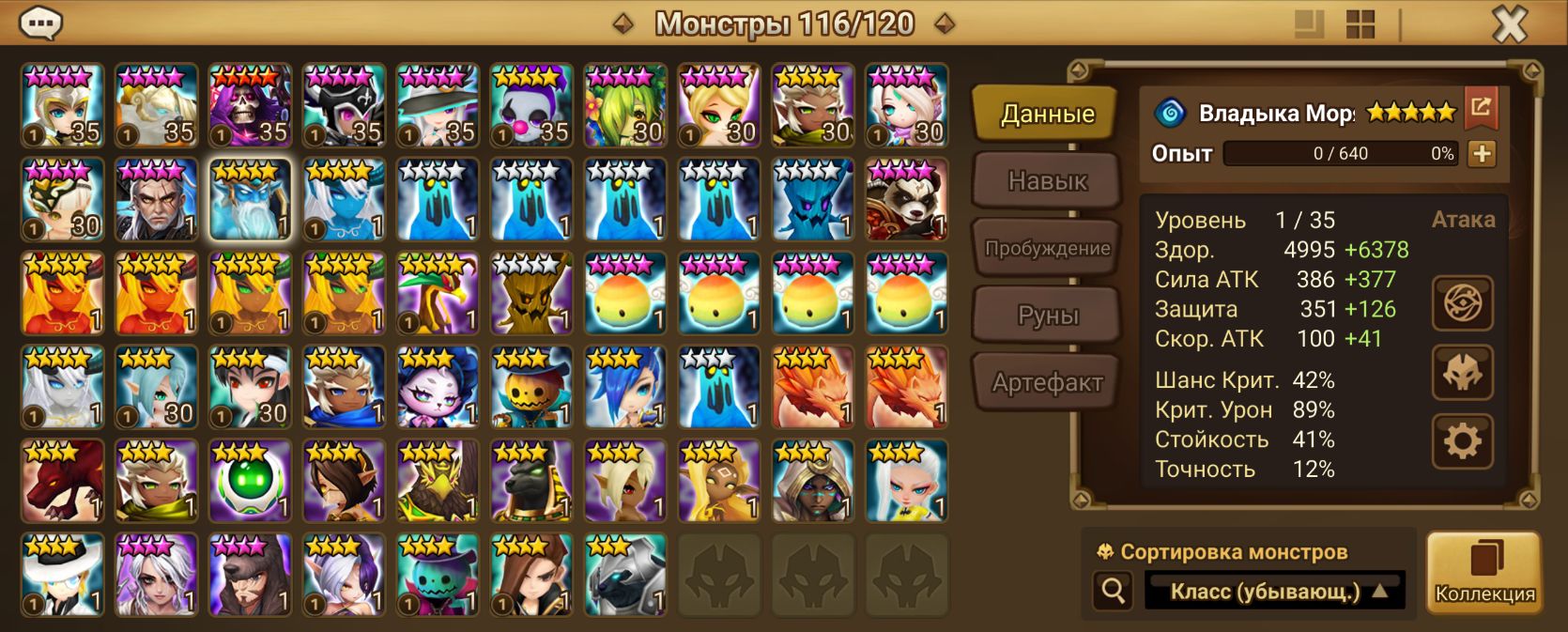
Task: Switch to the Пробуждение tab
Action: coord(1046,249)
